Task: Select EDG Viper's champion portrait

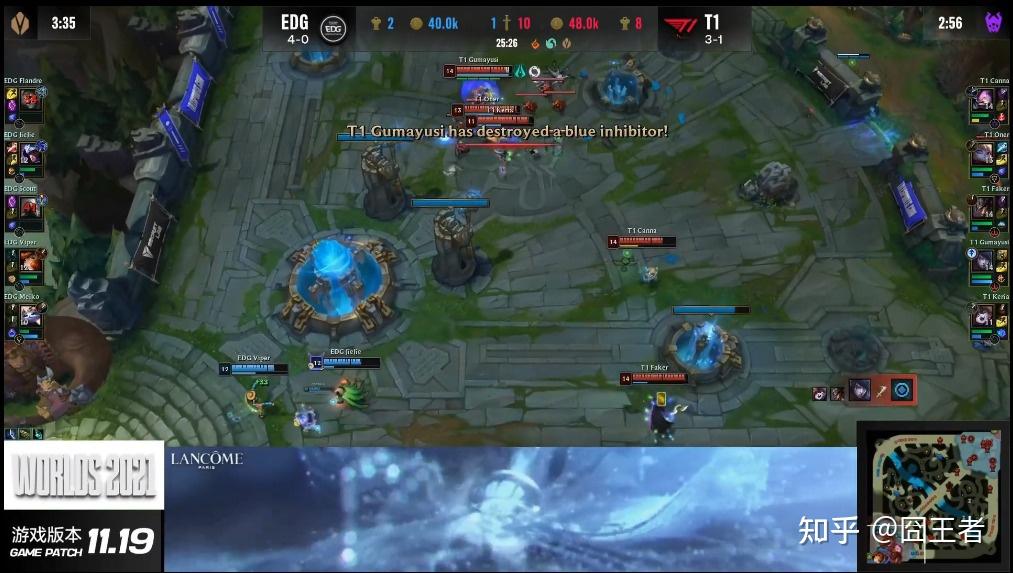Action: coord(29,262)
